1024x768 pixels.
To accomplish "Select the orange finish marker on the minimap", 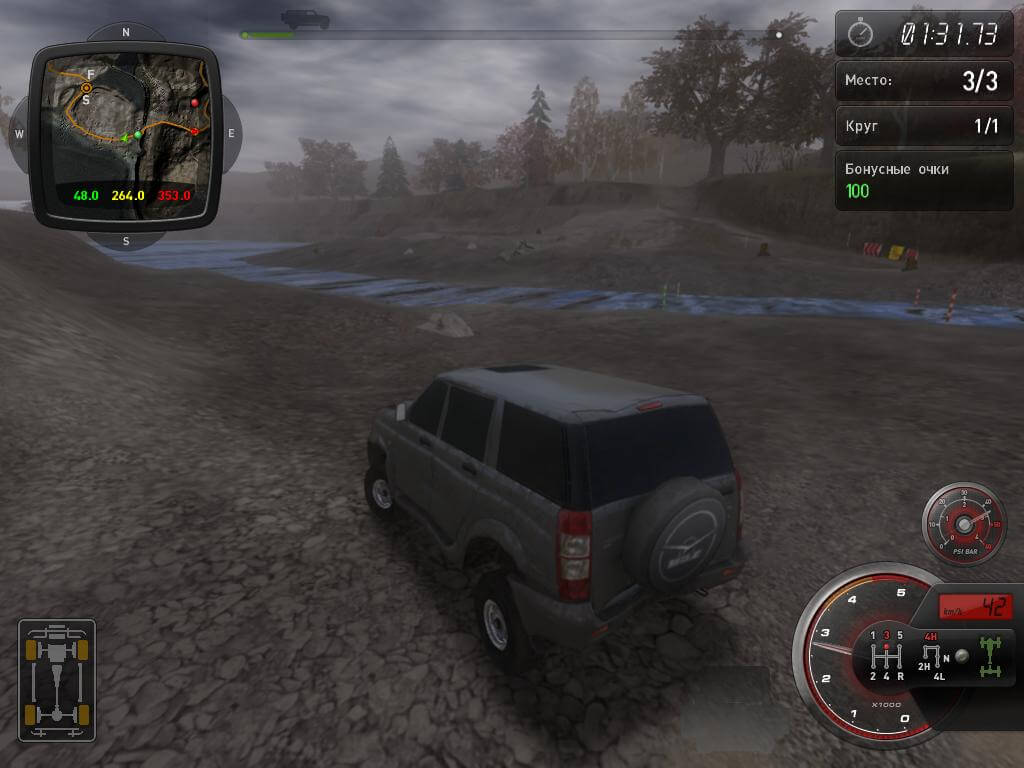I will click(x=87, y=88).
